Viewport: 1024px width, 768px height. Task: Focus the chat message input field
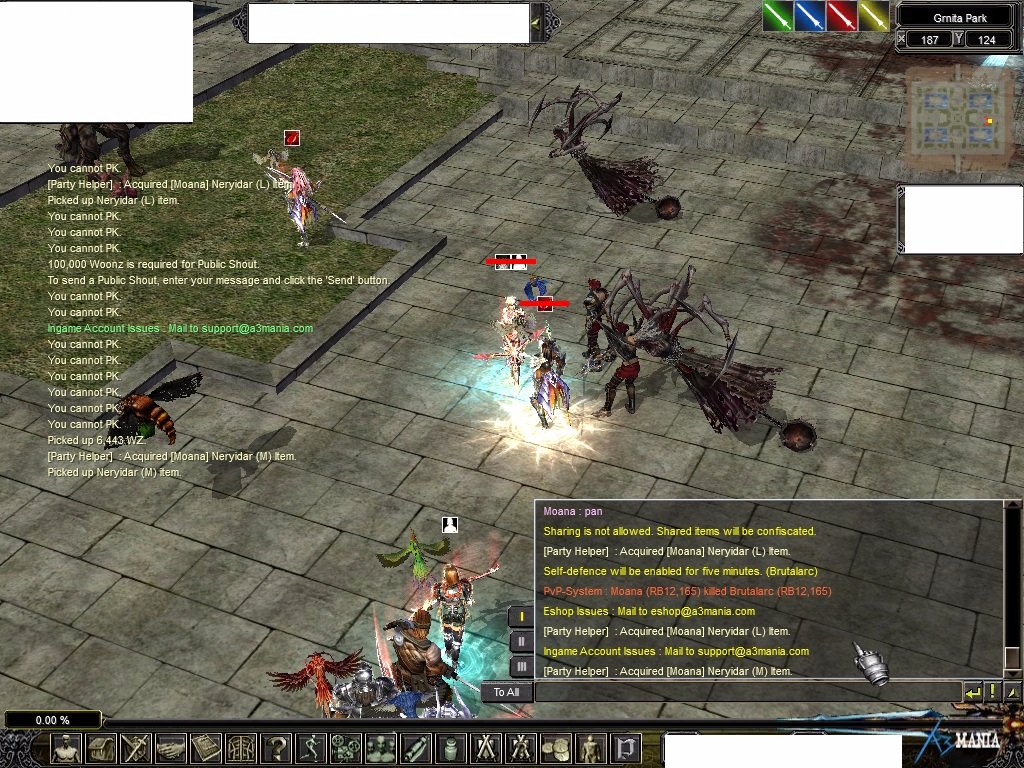(x=747, y=692)
